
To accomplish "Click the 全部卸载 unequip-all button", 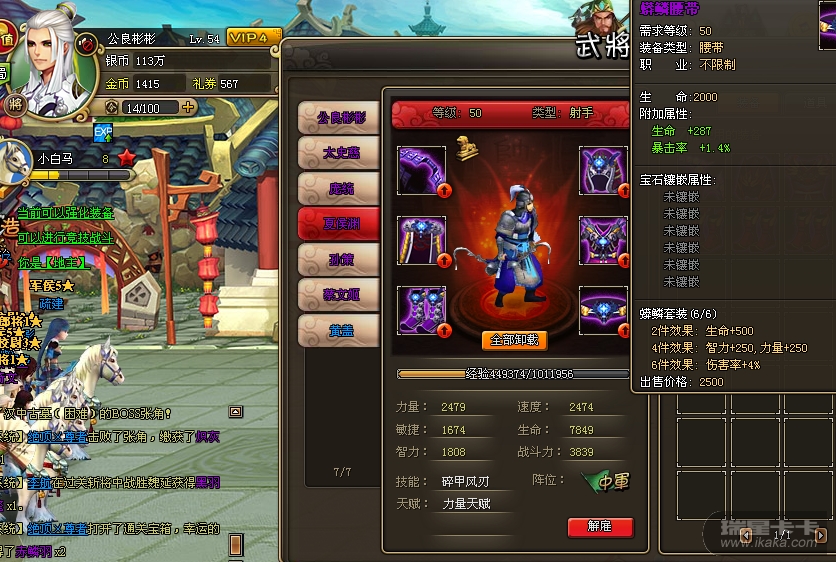I will 514,340.
